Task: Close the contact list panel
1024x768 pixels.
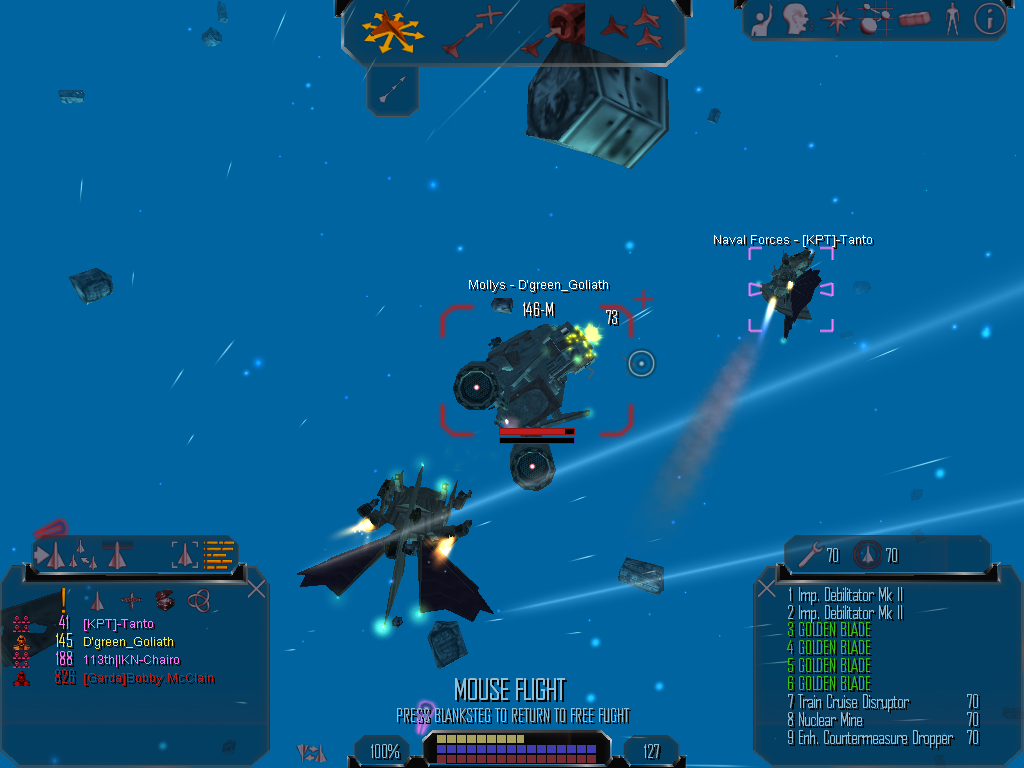Action: pyautogui.click(x=256, y=588)
